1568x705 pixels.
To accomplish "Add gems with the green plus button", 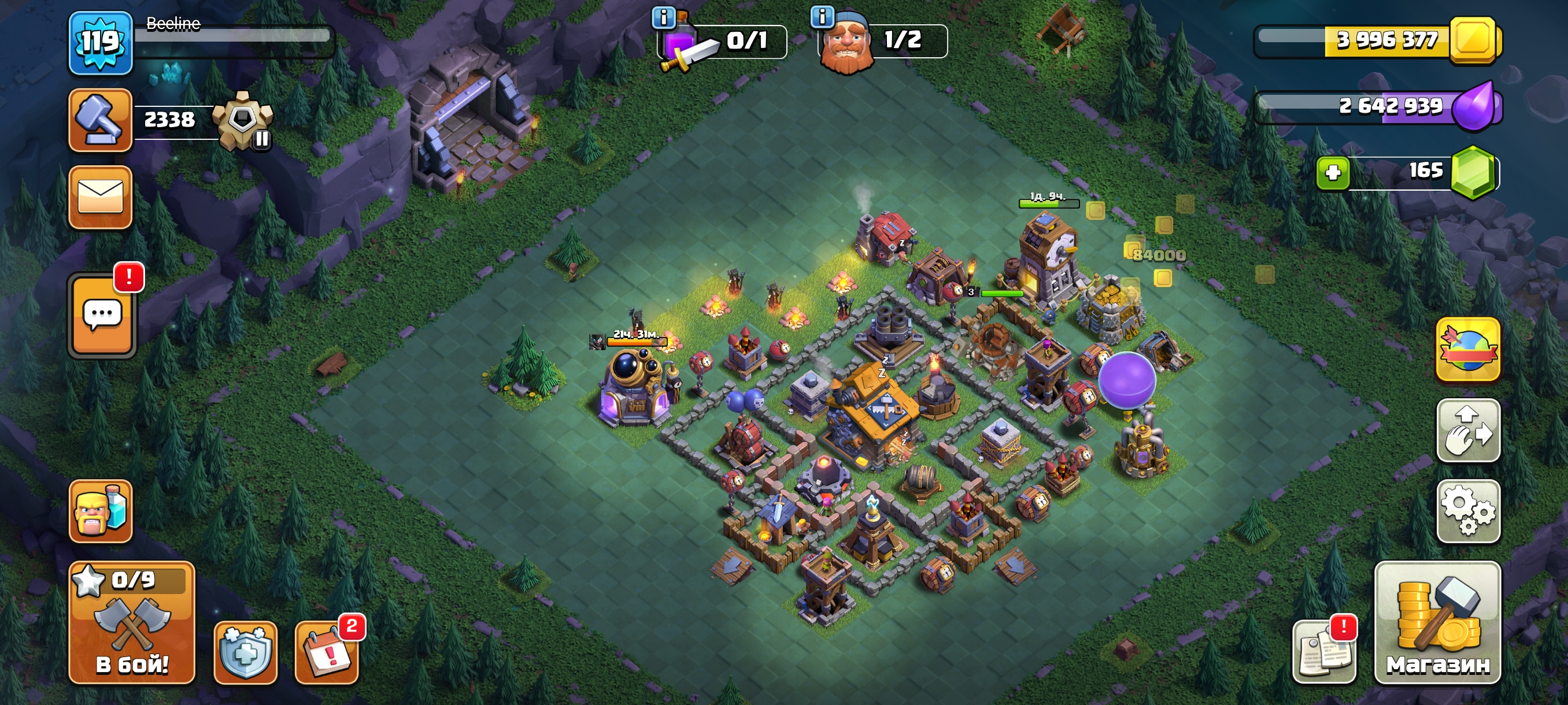I will (x=1333, y=173).
